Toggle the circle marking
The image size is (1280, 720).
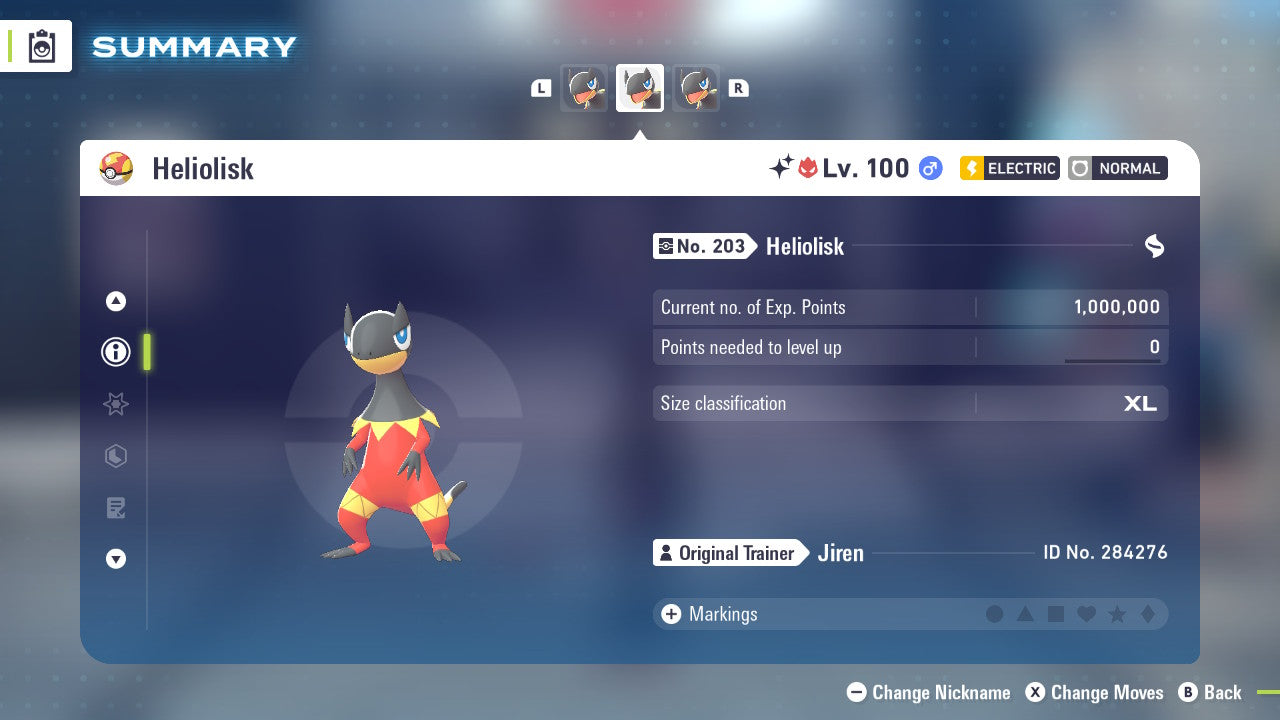(995, 614)
